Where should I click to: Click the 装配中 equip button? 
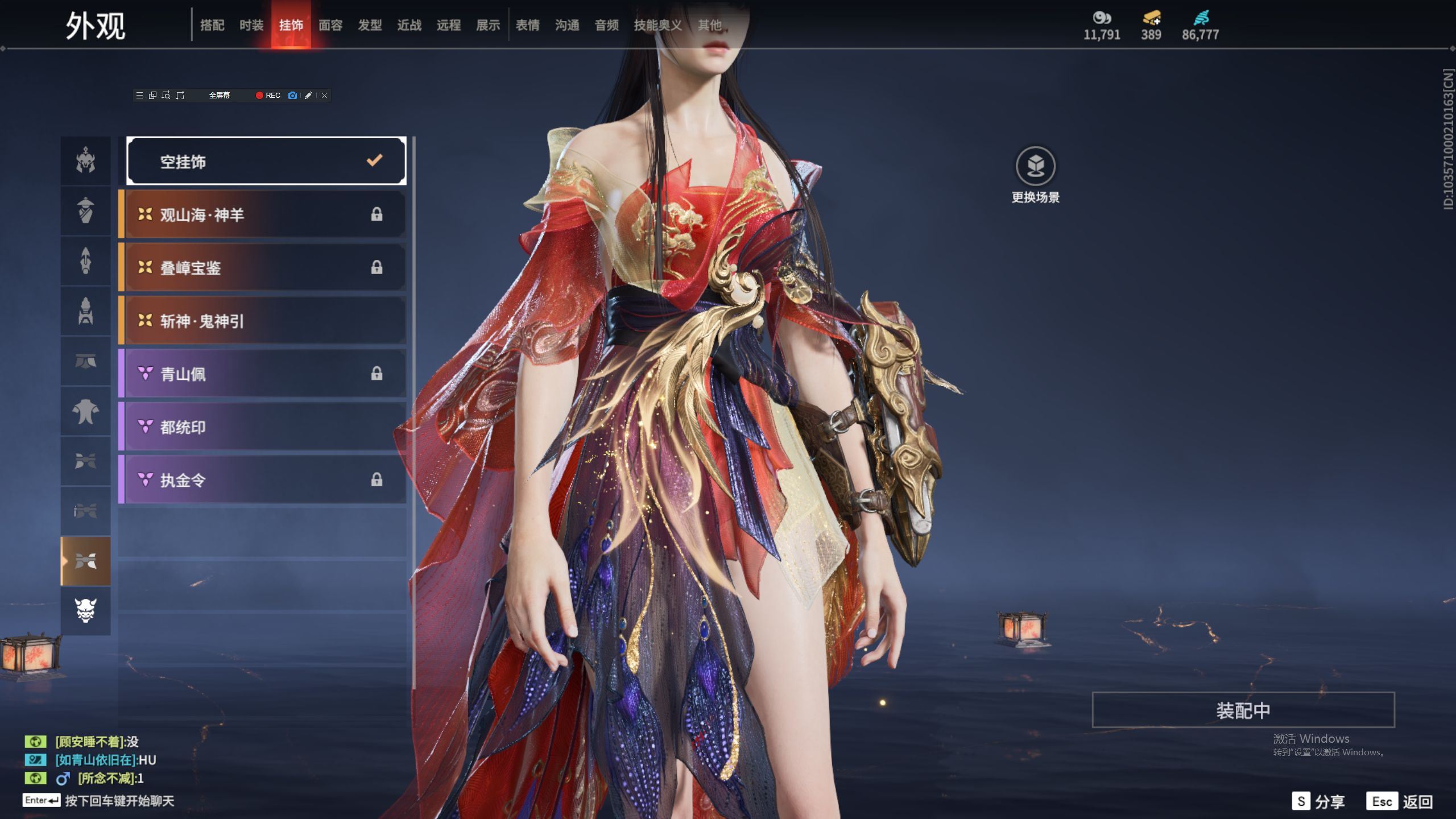point(1243,710)
